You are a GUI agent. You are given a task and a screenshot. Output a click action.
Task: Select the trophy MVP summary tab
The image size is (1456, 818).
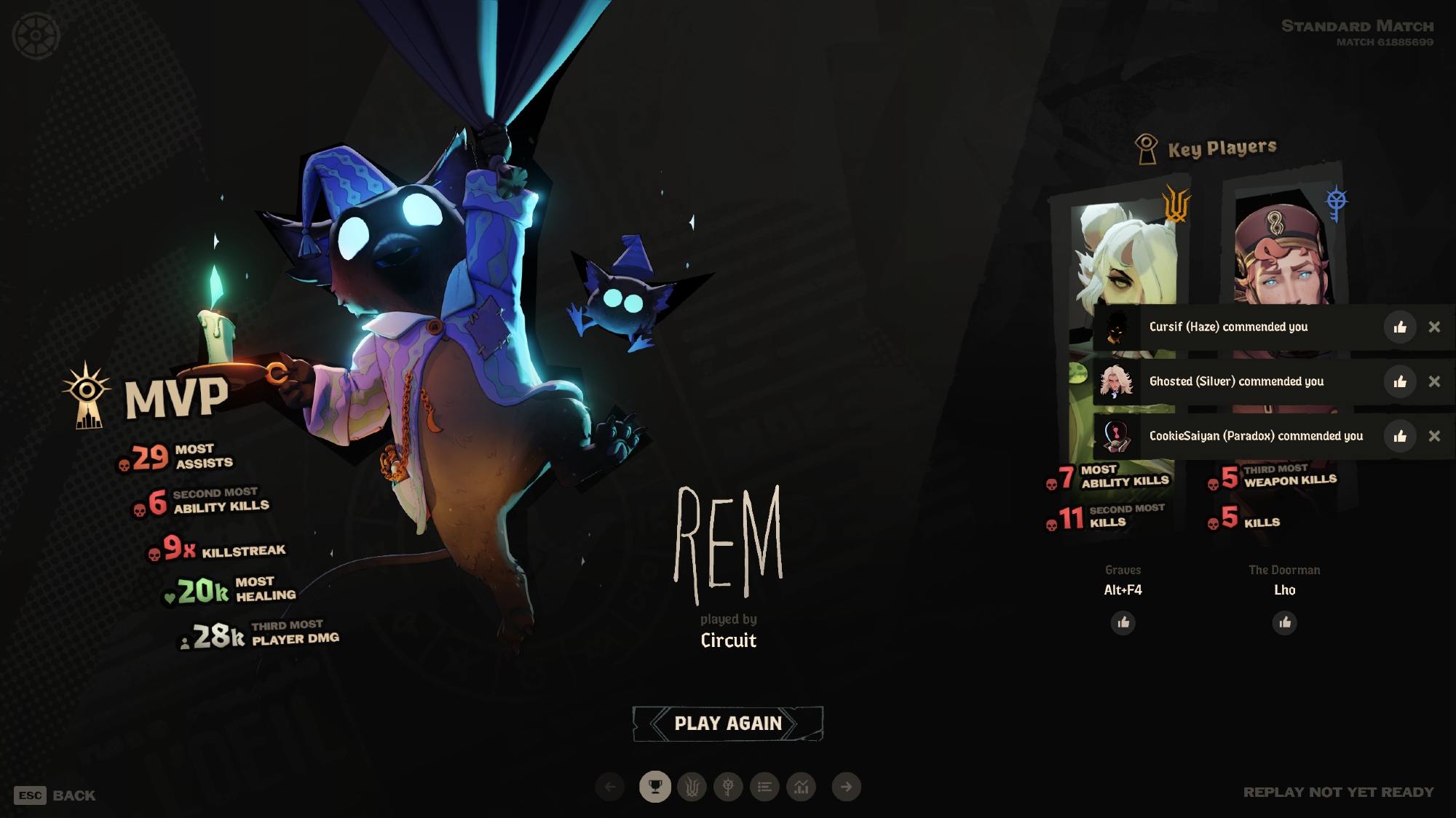pos(655,787)
